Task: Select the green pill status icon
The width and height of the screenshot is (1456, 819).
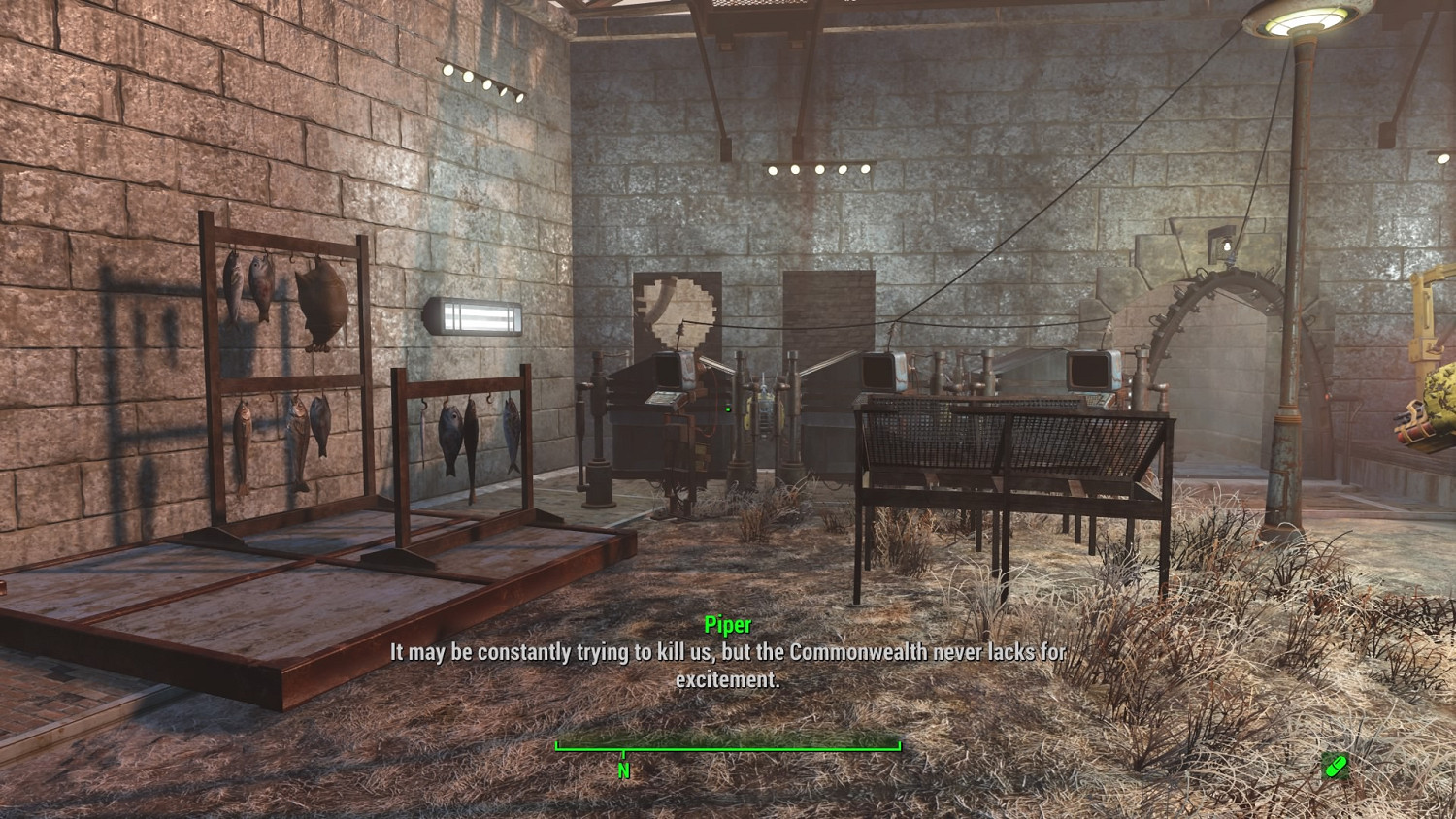Action: pyautogui.click(x=1336, y=767)
